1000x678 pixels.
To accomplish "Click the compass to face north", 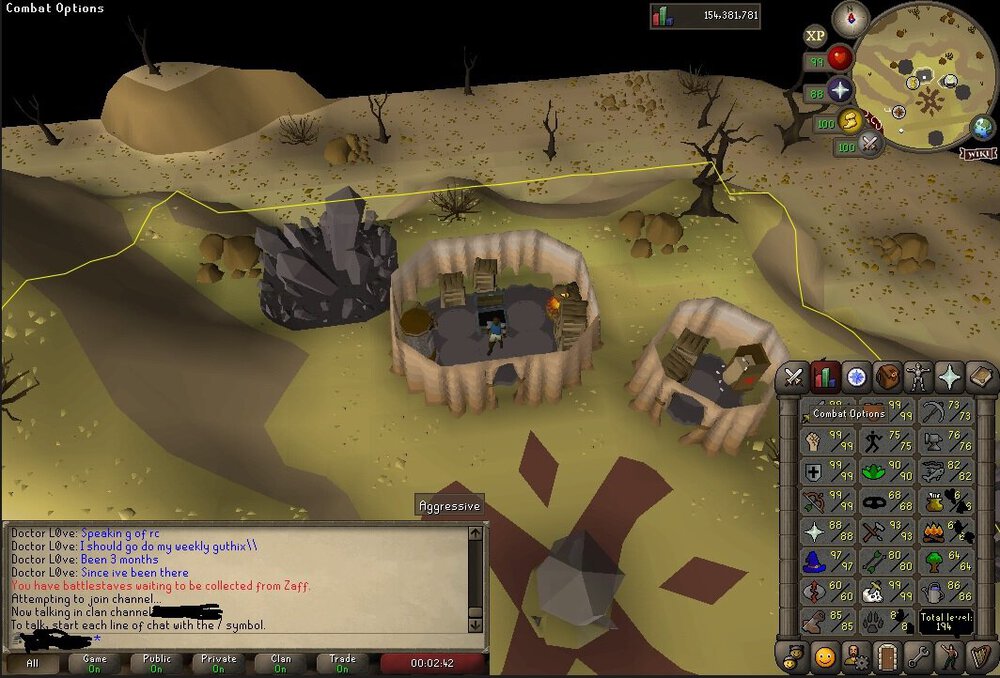I will click(x=851, y=16).
